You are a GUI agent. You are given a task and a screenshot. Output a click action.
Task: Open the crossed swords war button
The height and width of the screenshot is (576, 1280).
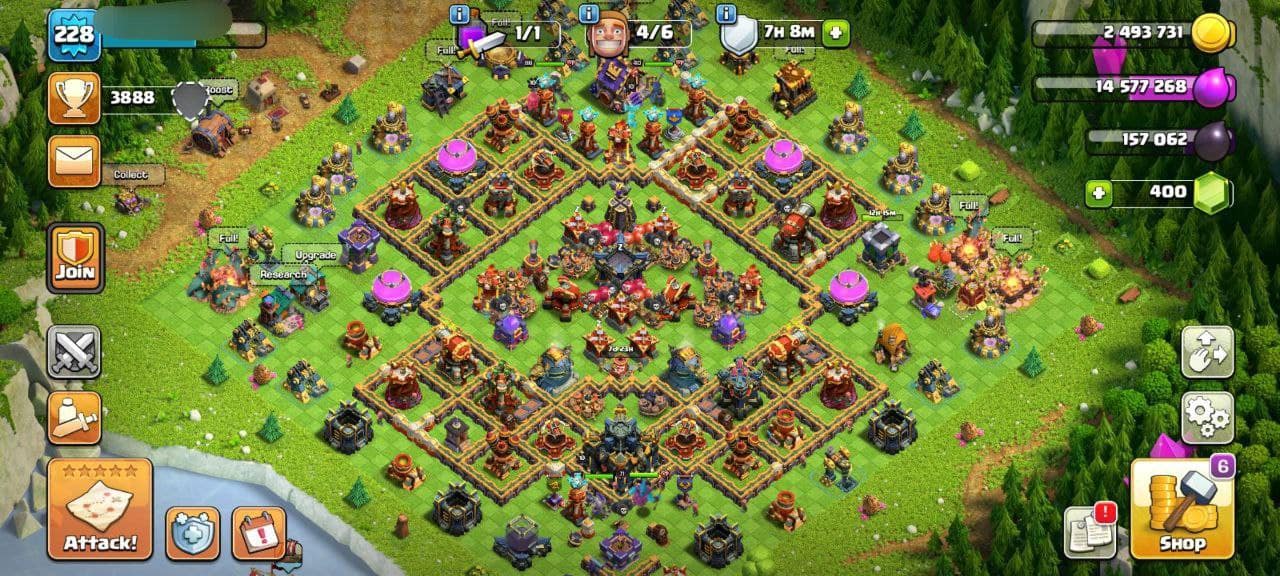[74, 352]
